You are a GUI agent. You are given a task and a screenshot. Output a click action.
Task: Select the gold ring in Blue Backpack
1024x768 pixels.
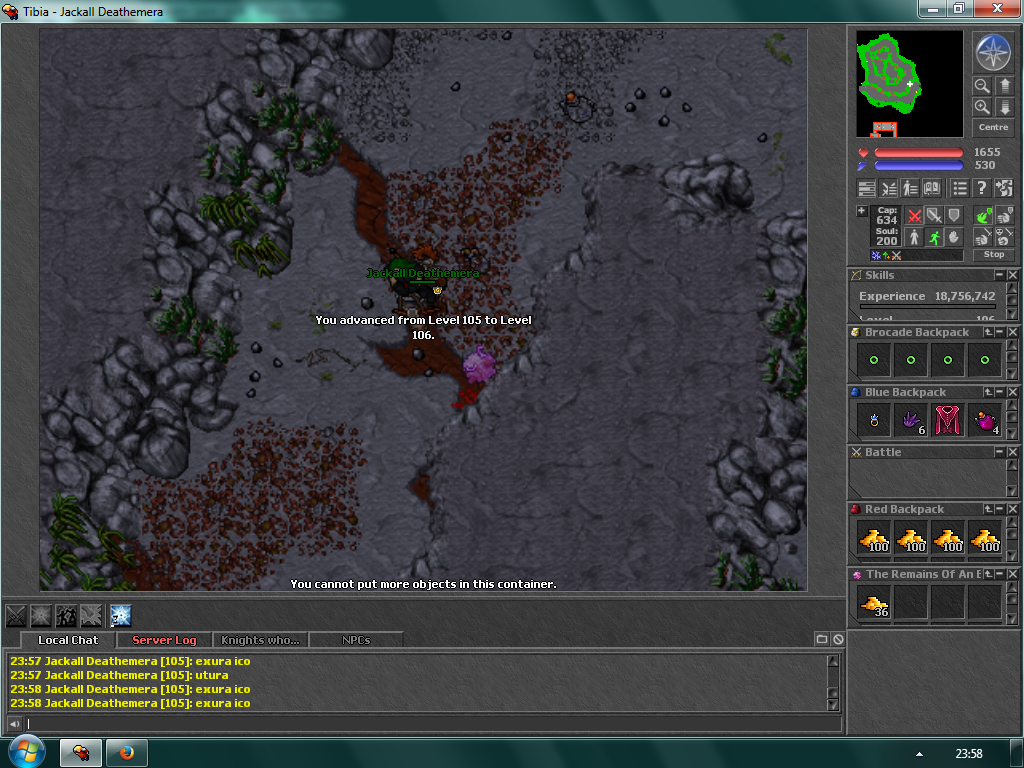tap(874, 420)
